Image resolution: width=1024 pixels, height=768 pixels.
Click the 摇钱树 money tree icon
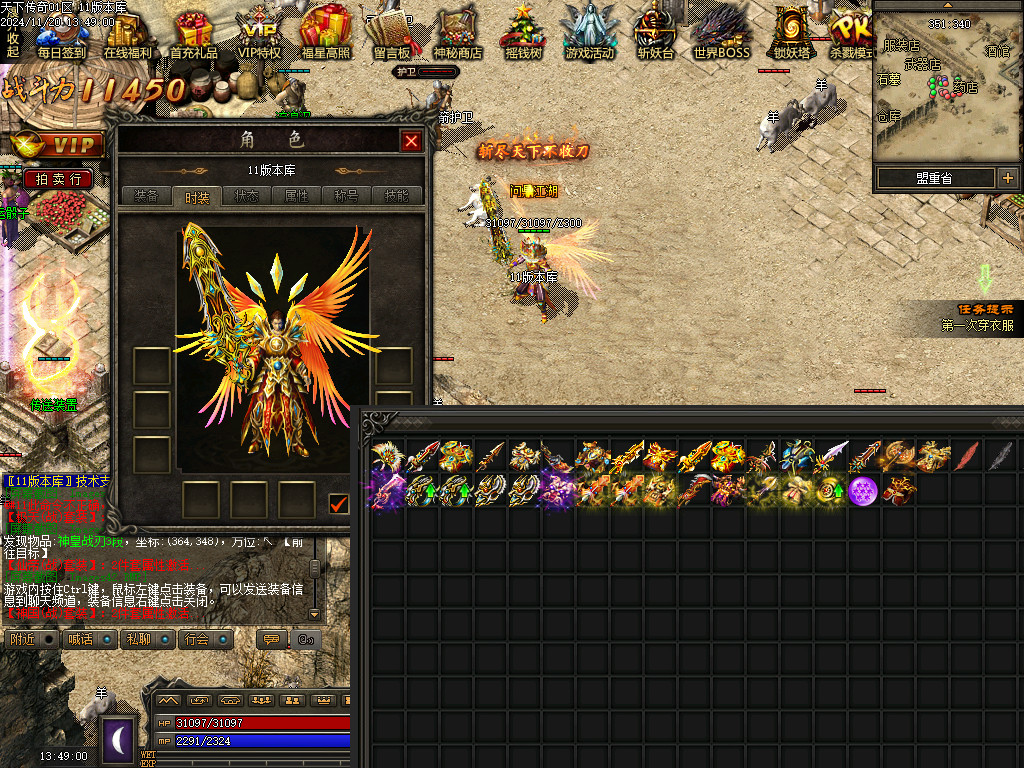[522, 36]
